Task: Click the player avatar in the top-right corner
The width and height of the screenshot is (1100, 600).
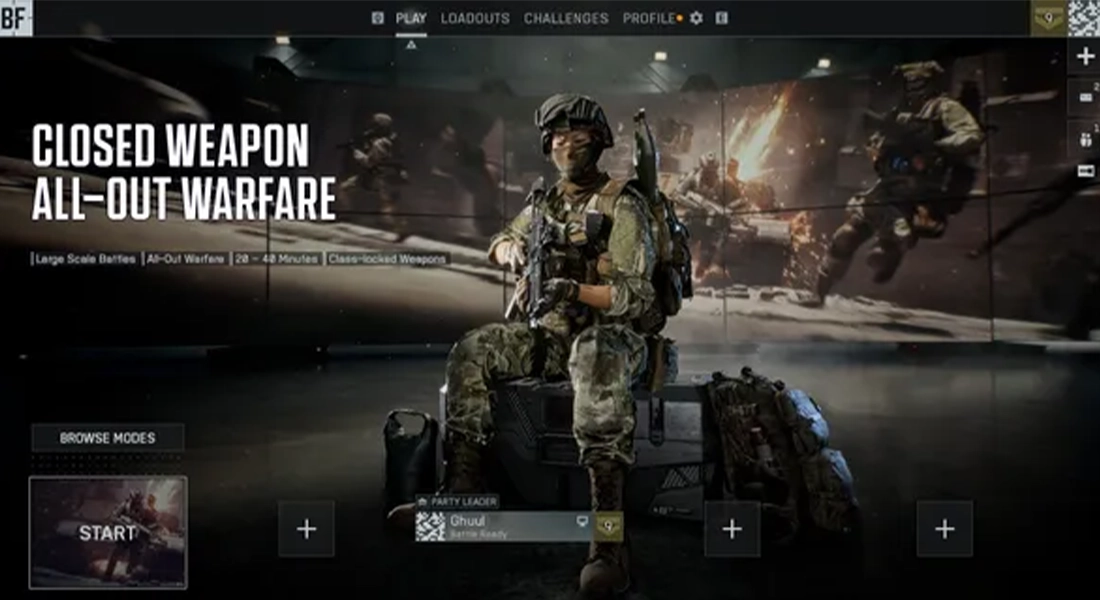Action: pyautogui.click(x=1084, y=17)
